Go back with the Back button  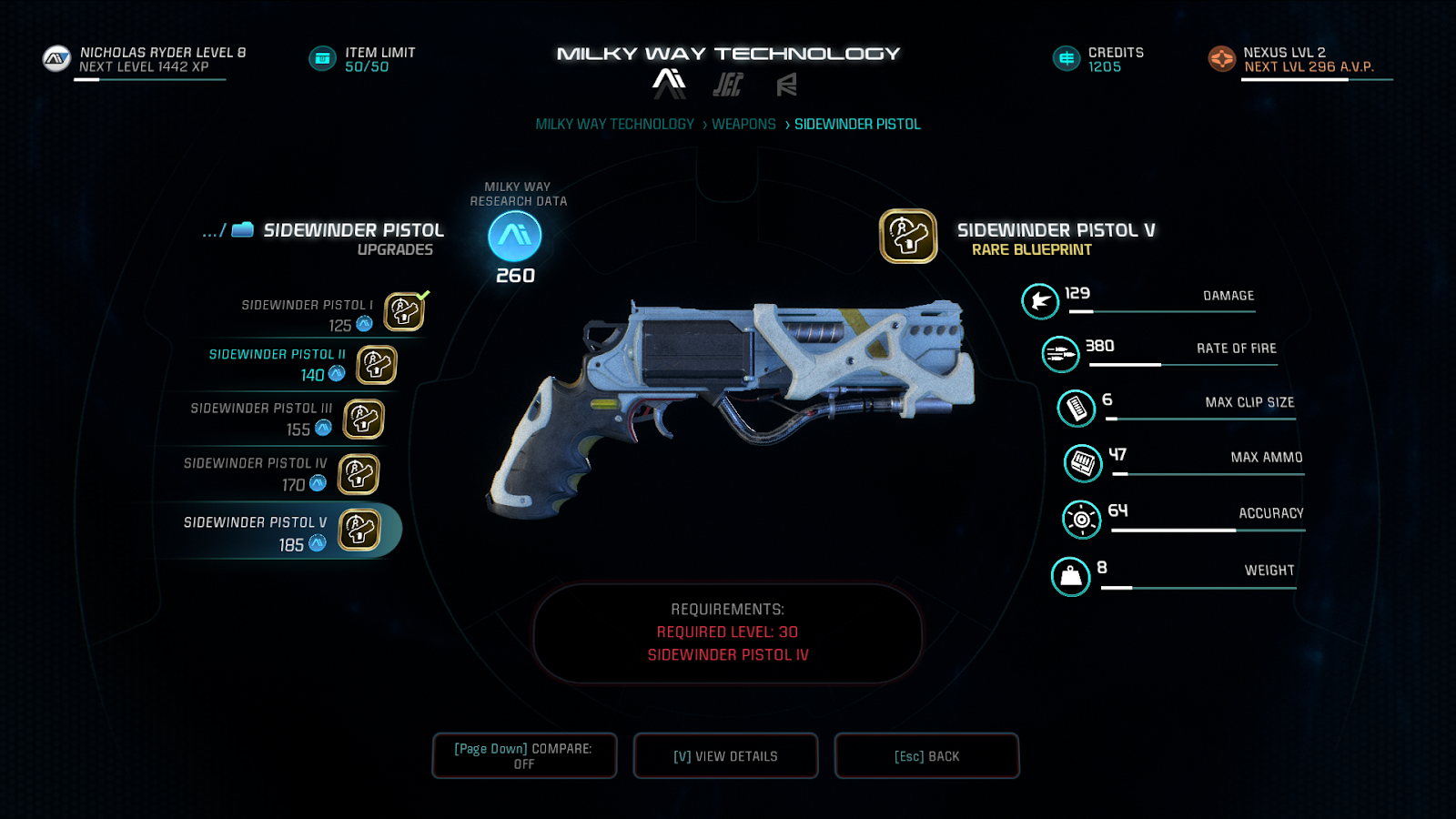(926, 756)
